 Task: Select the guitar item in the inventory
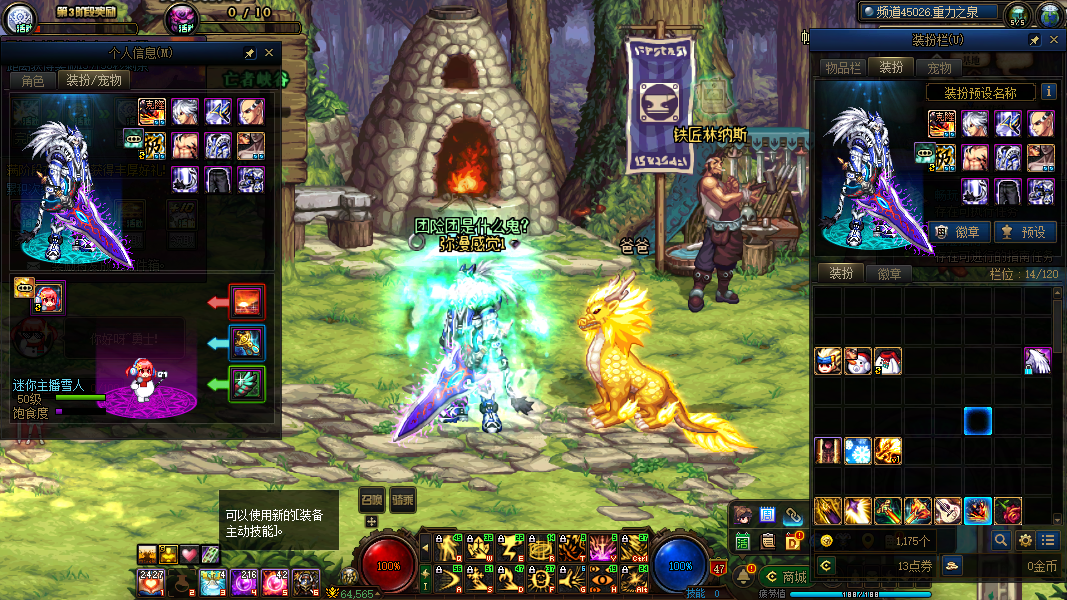tap(948, 511)
